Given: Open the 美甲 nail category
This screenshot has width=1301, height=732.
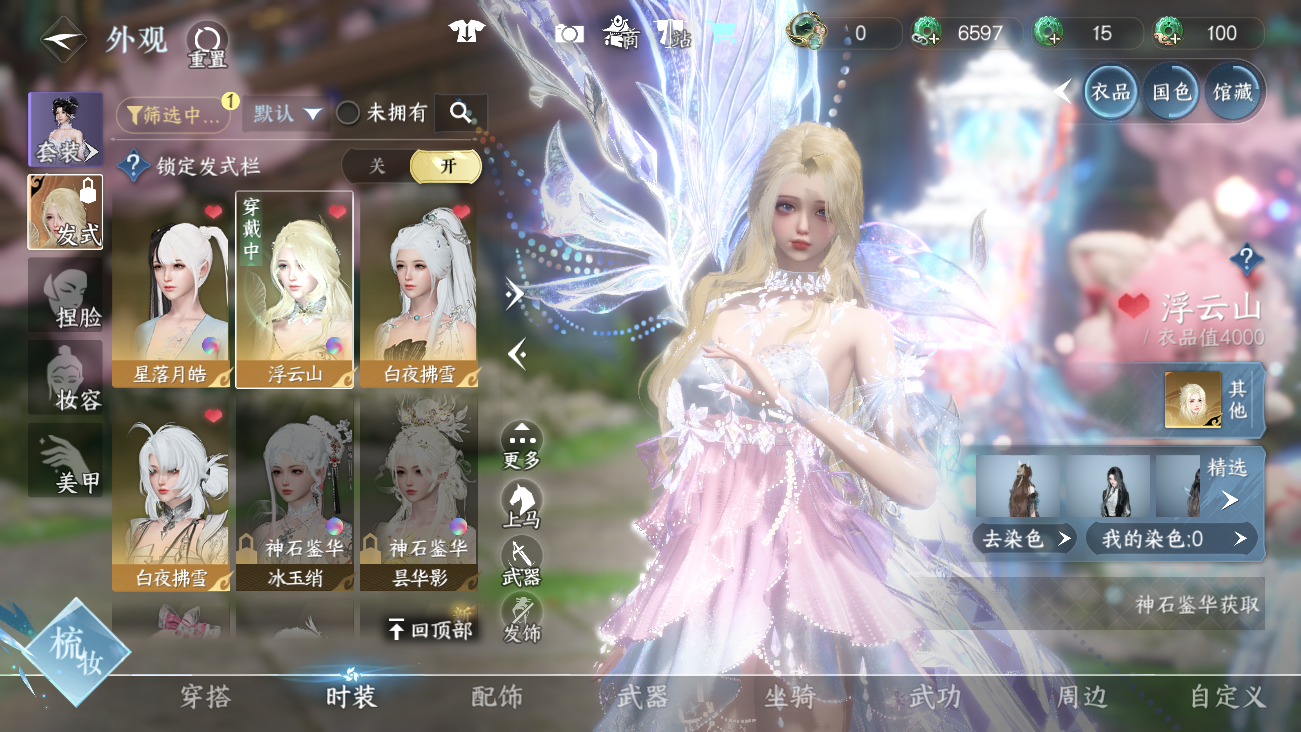Looking at the screenshot, I should [x=65, y=460].
